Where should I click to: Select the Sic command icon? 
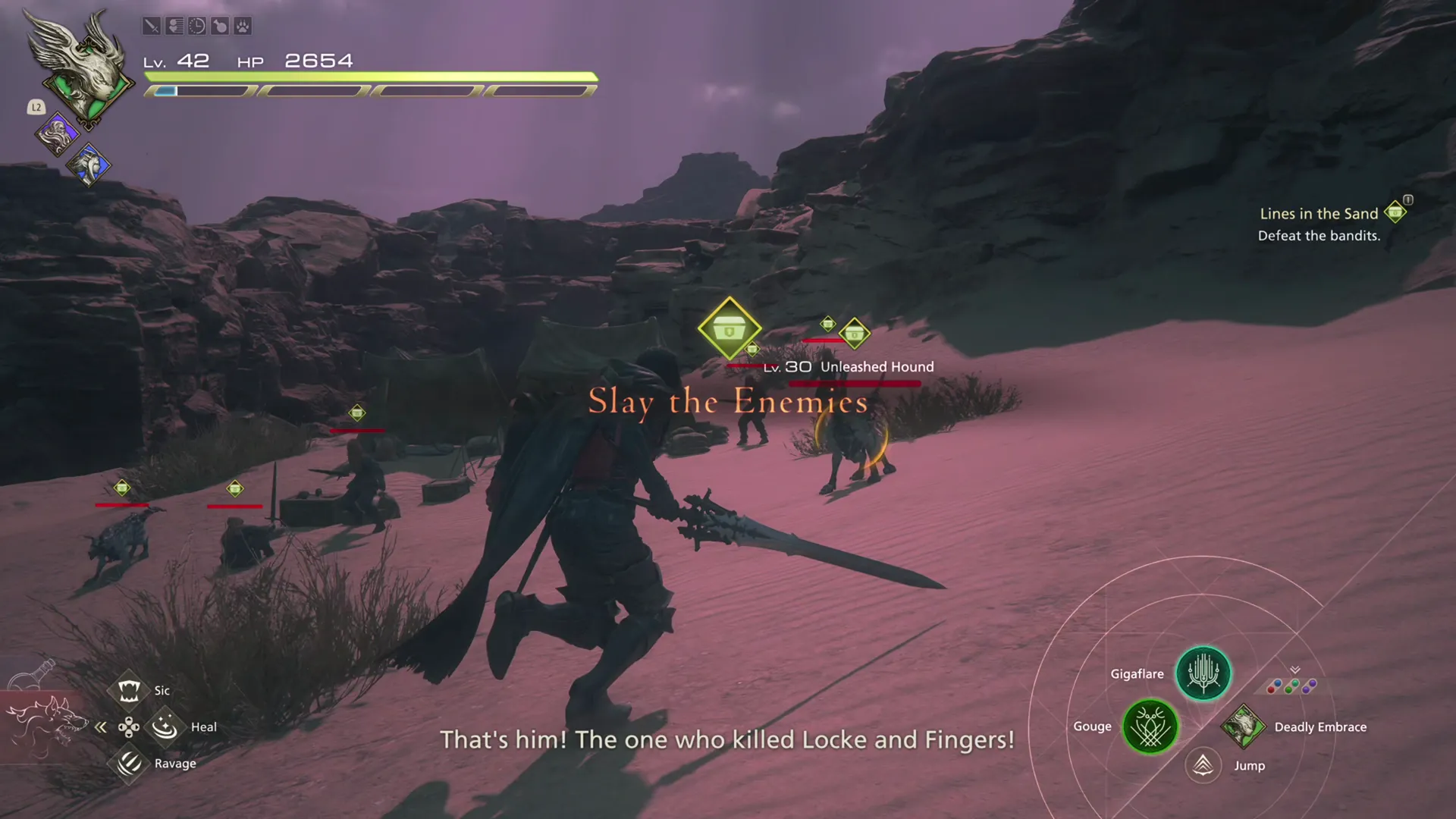(x=130, y=690)
